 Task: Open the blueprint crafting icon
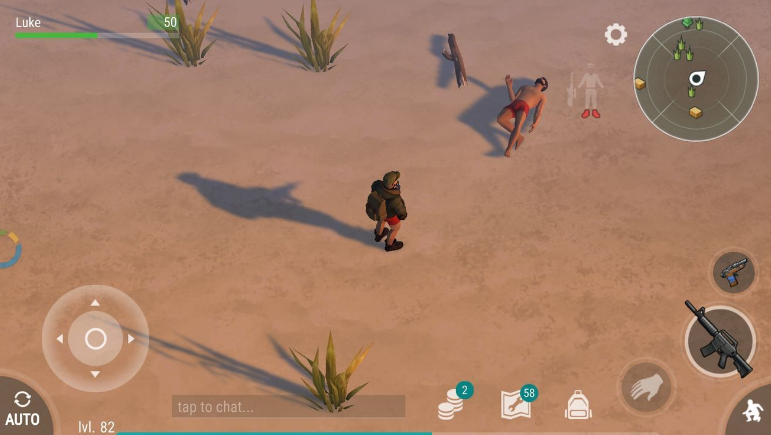tap(516, 404)
